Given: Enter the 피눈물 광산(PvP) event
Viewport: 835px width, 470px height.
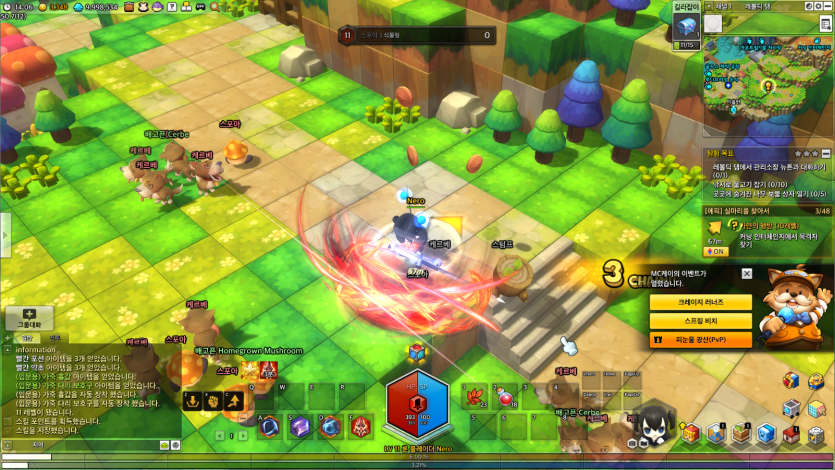Looking at the screenshot, I should [700, 340].
